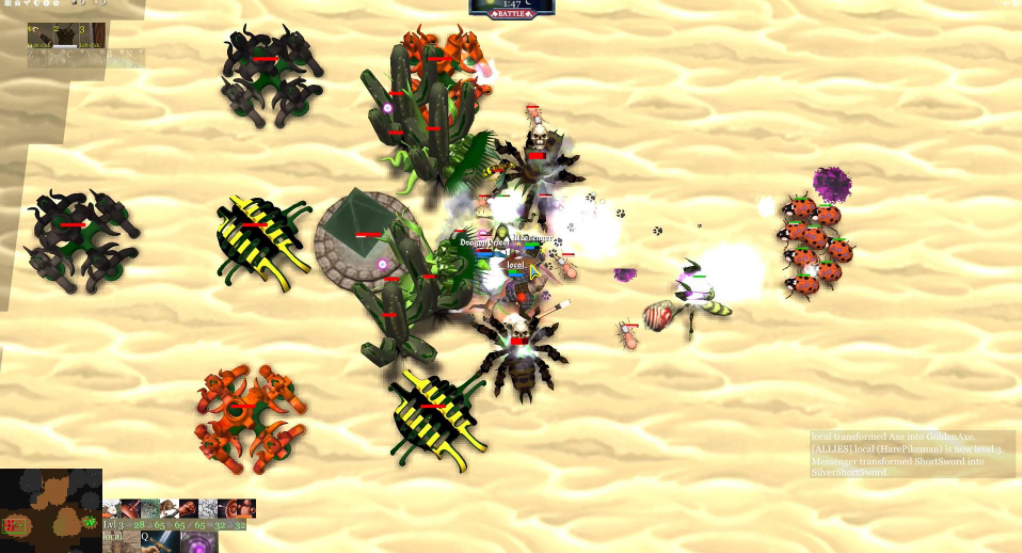Viewport: 1022px width, 553px height.
Task: Click the minimap in the corner
Action: (x=50, y=510)
